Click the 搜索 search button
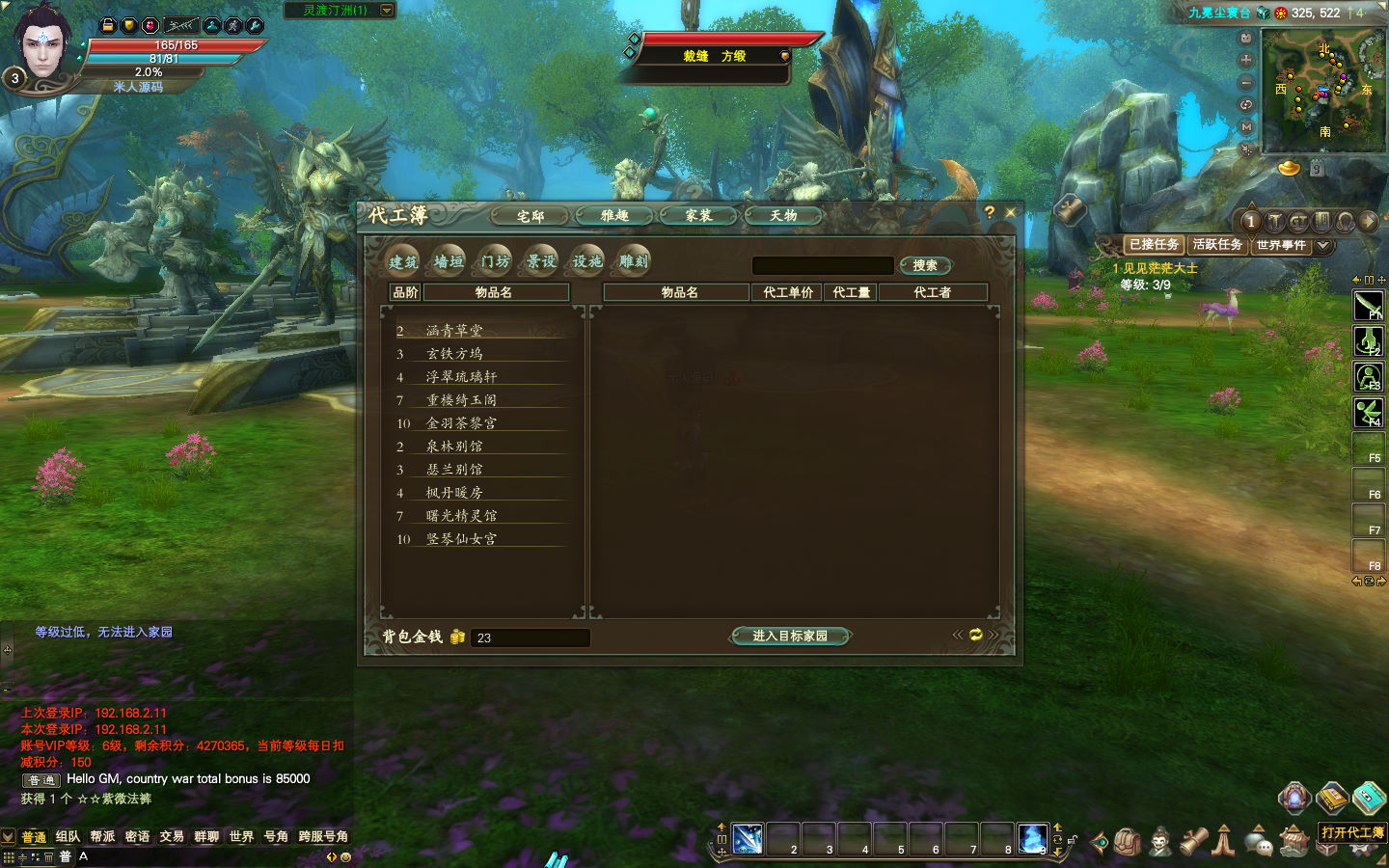Viewport: 1389px width, 868px height. point(925,265)
